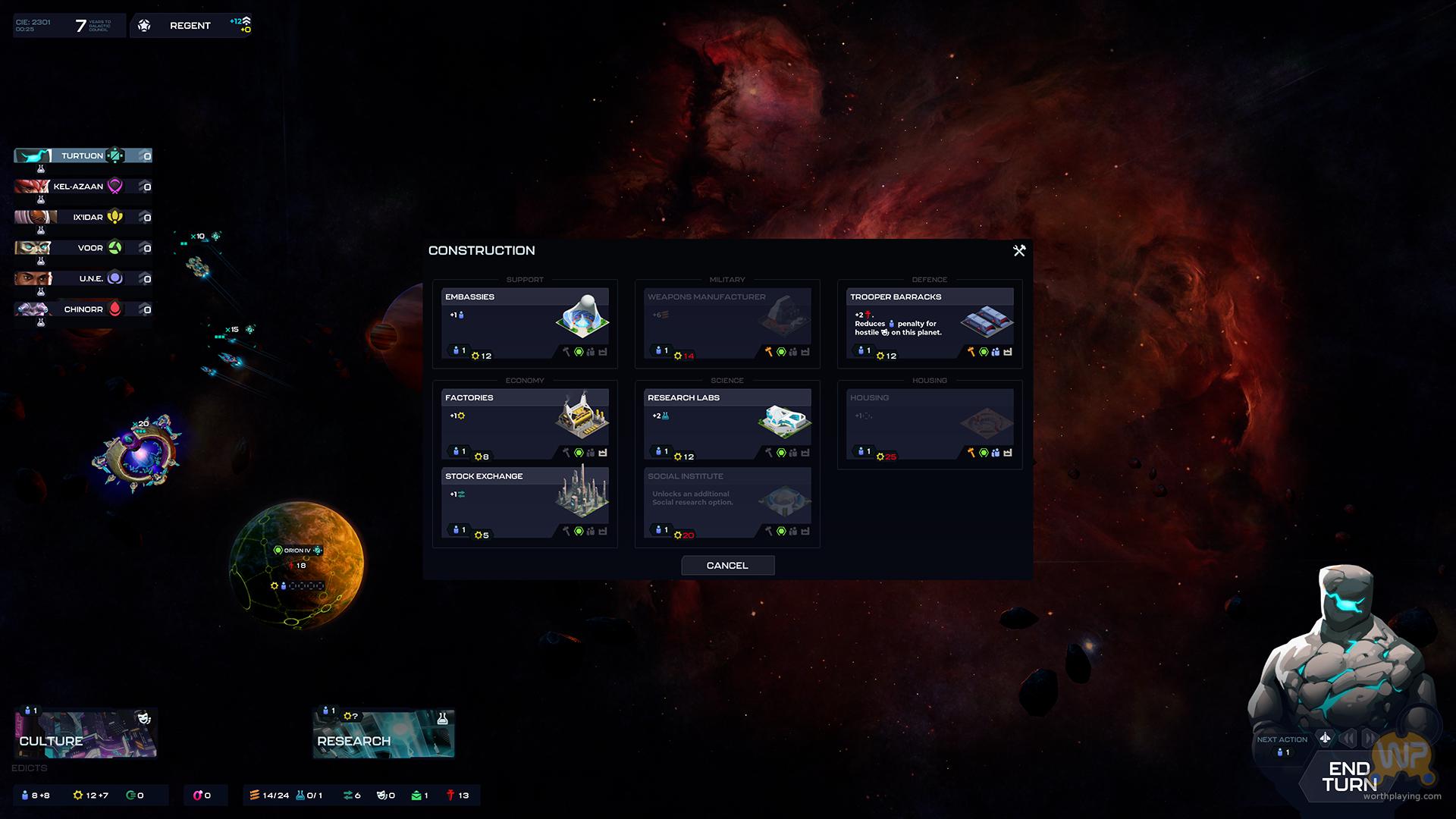Select the Trooper Barracks card
The image size is (1456, 819).
click(930, 324)
